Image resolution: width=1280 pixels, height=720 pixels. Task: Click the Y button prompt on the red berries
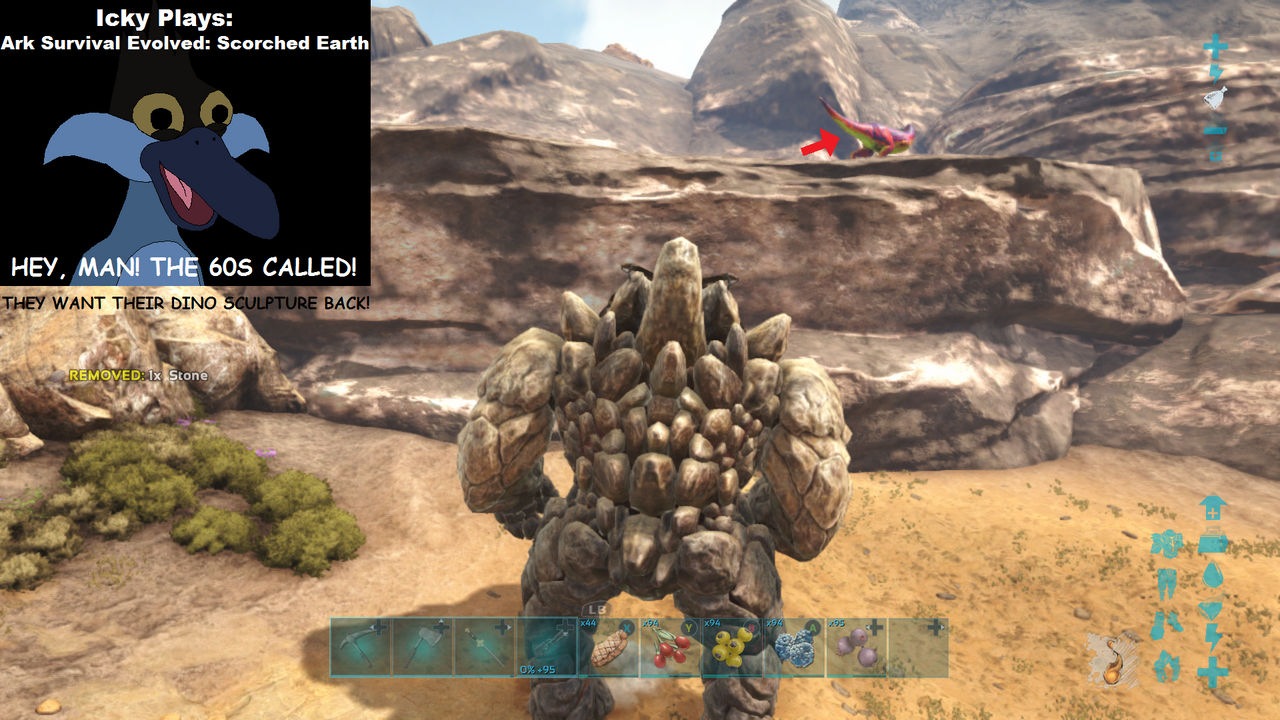(x=687, y=629)
